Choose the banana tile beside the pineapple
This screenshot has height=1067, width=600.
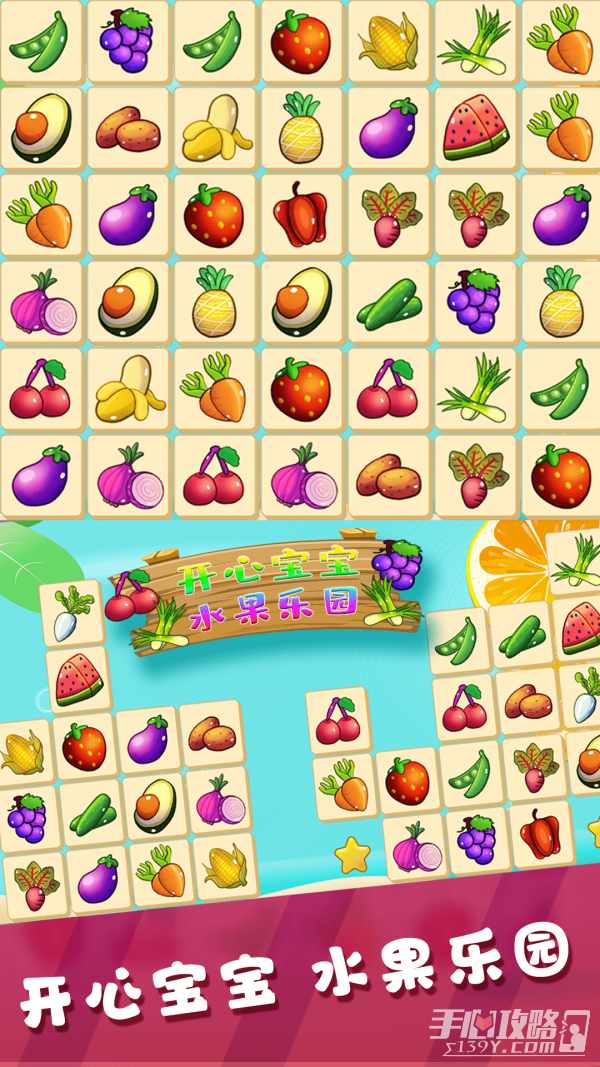[x=214, y=128]
